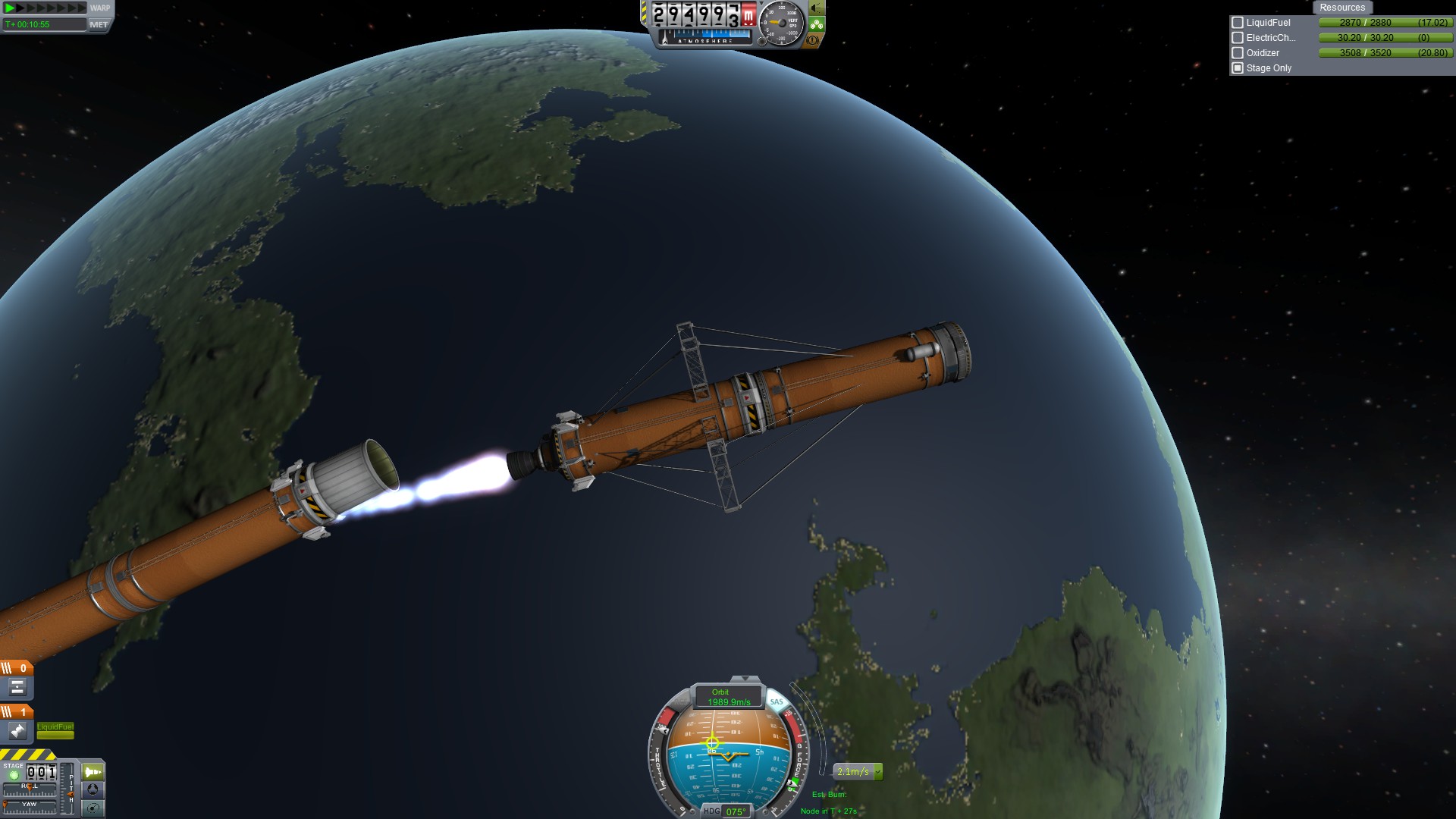The width and height of the screenshot is (1456, 819).
Task: Toggle the brakes button beside the altimeter
Action: [x=813, y=40]
